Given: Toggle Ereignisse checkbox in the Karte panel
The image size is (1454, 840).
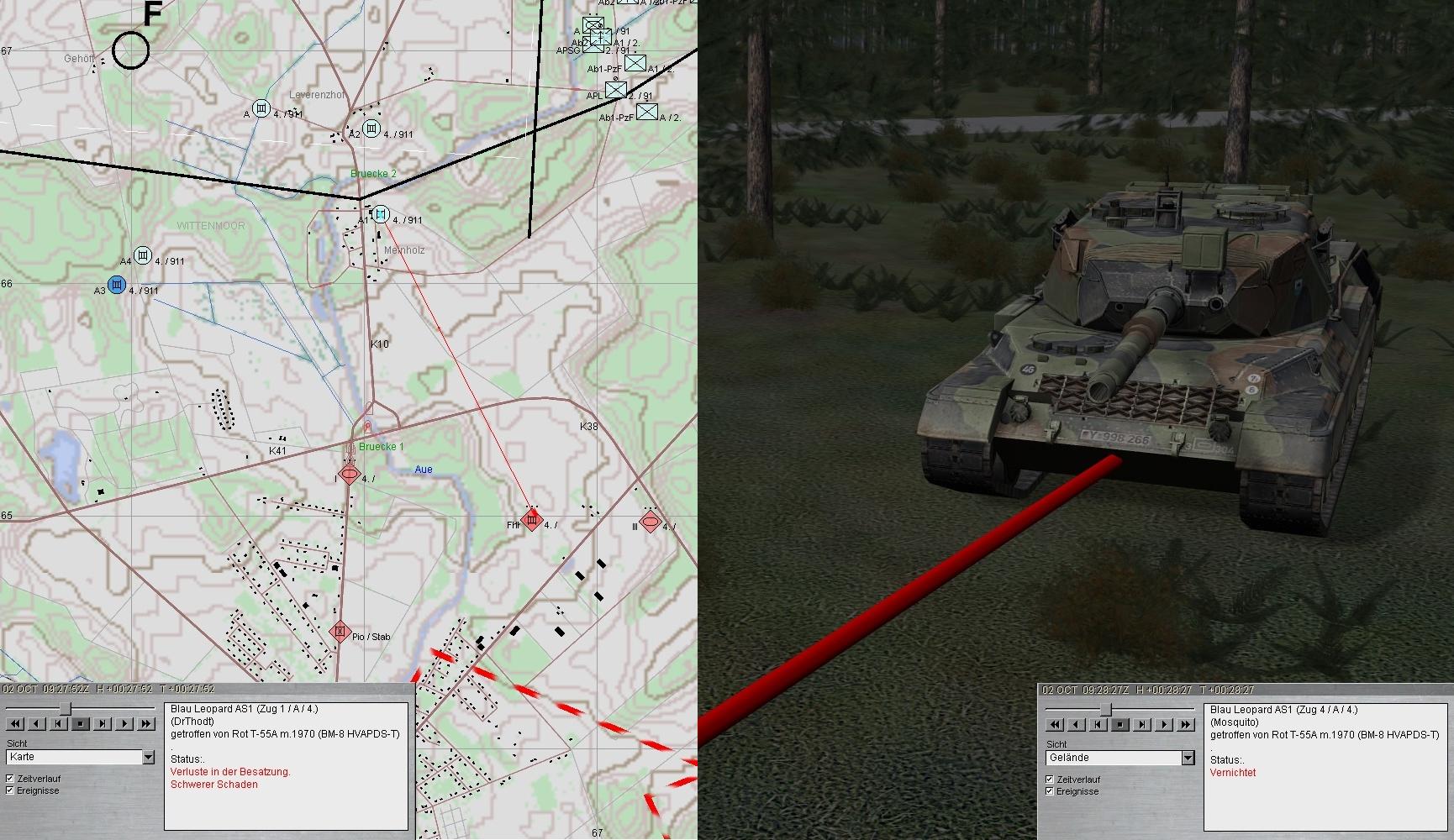Looking at the screenshot, I should click(10, 790).
